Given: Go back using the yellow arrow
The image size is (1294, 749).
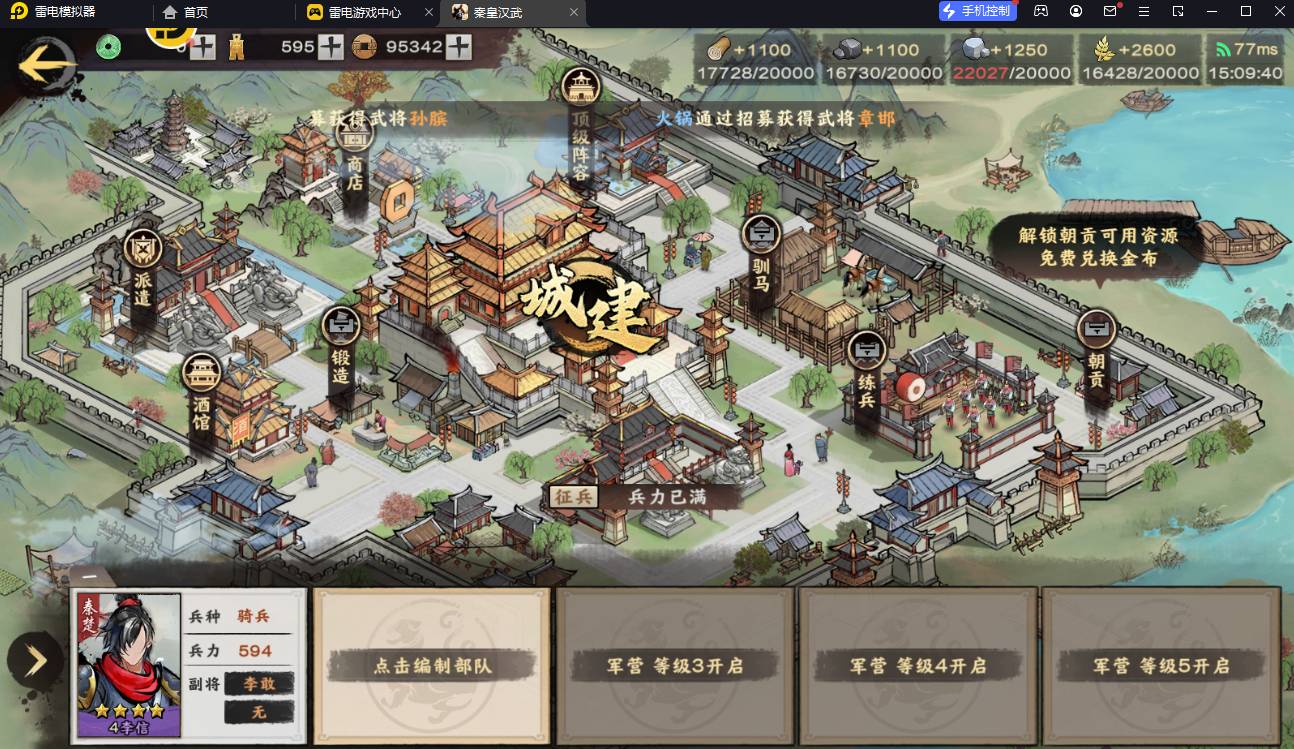Looking at the screenshot, I should coord(47,65).
